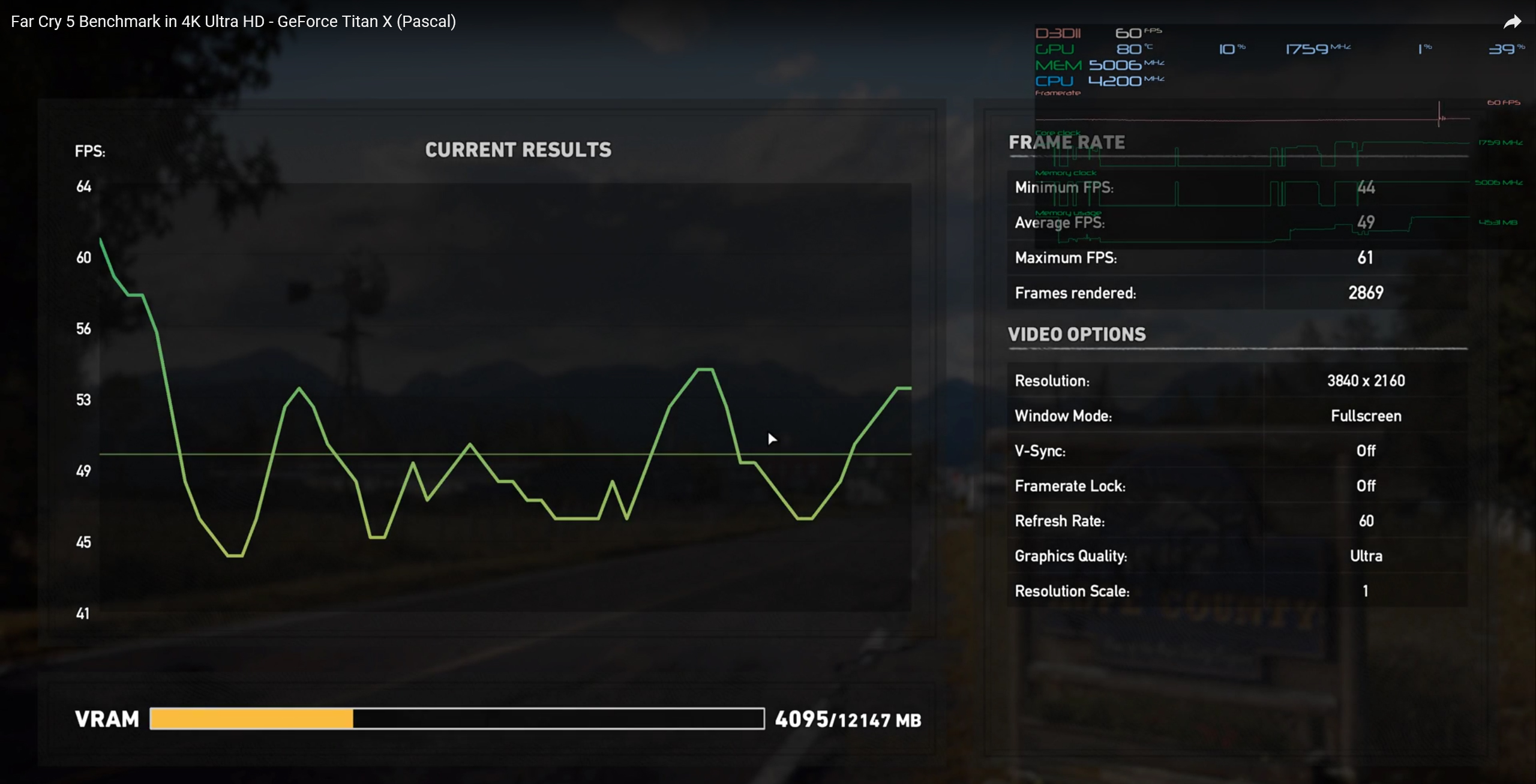The width and height of the screenshot is (1536, 784).
Task: Click the share arrow in top right corner
Action: tap(1513, 22)
